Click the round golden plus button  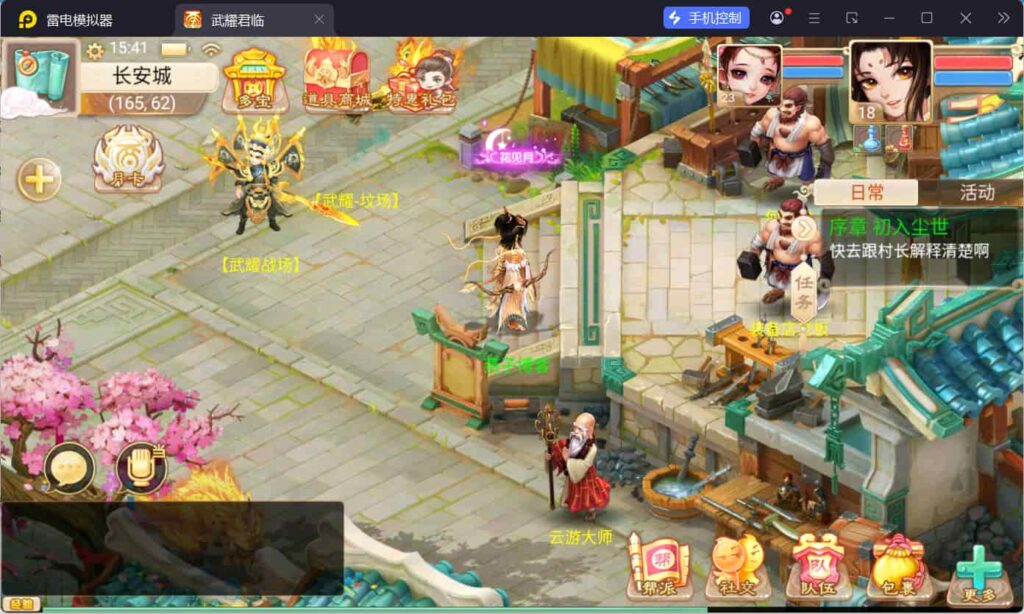tap(39, 180)
